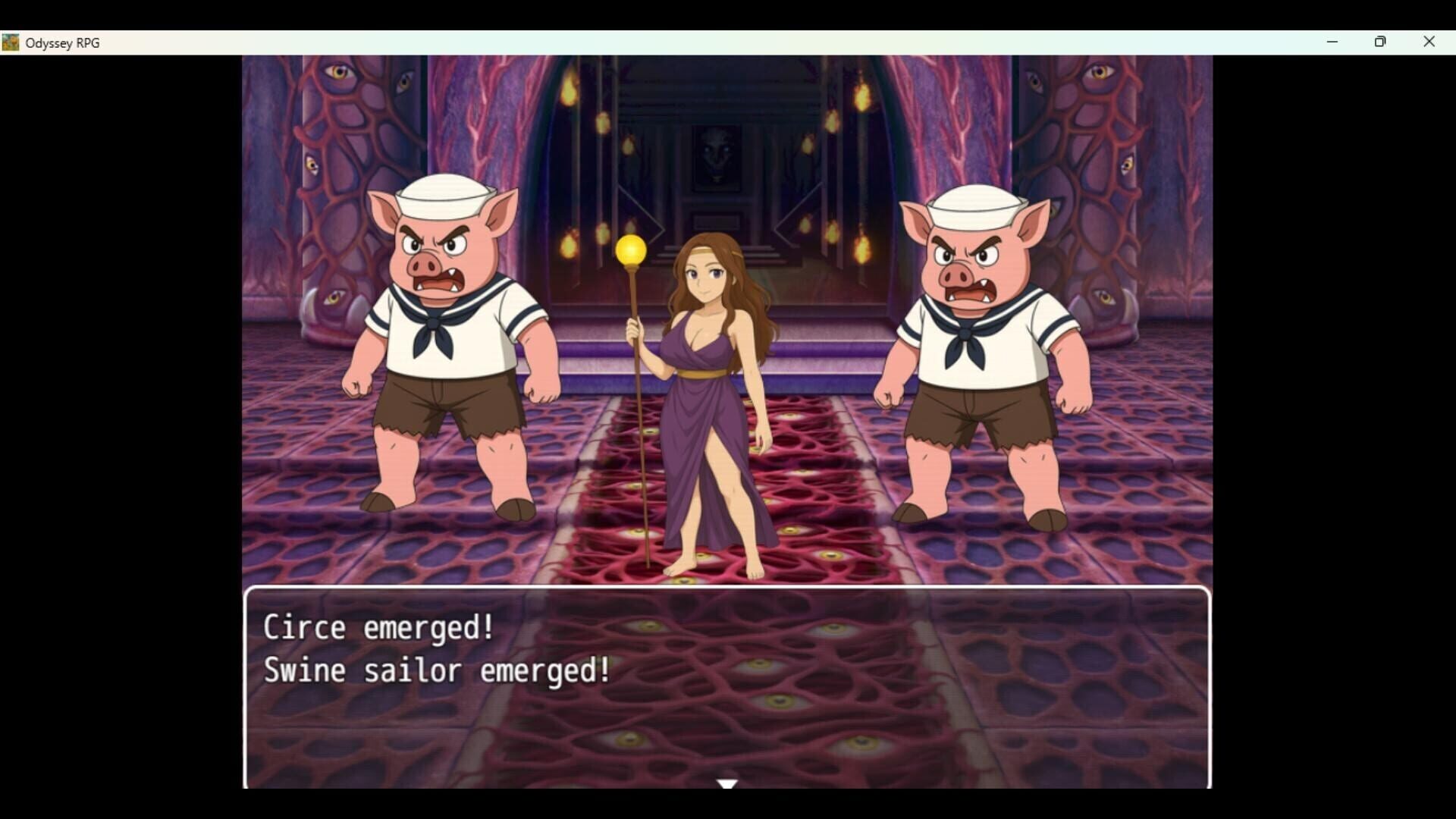Viewport: 1456px width, 819px height.
Task: Advance past the 'Circe emerged!' text line
Action: pyautogui.click(x=378, y=626)
